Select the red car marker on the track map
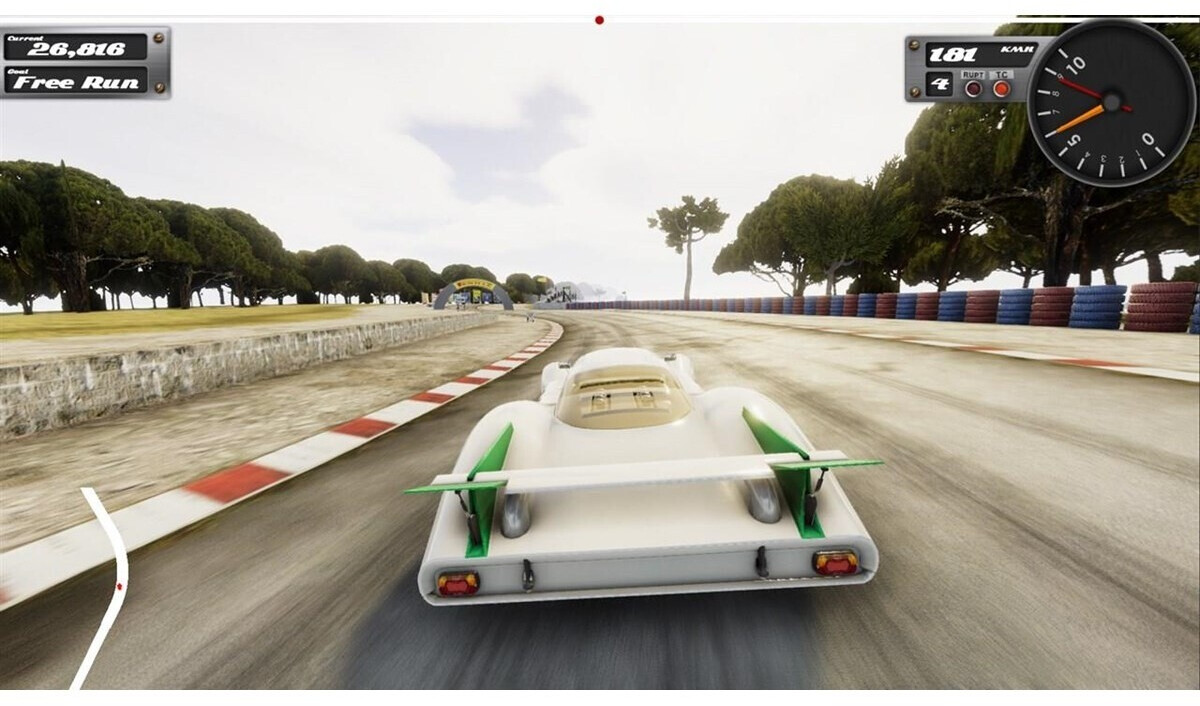The height and width of the screenshot is (706, 1200). point(119,586)
